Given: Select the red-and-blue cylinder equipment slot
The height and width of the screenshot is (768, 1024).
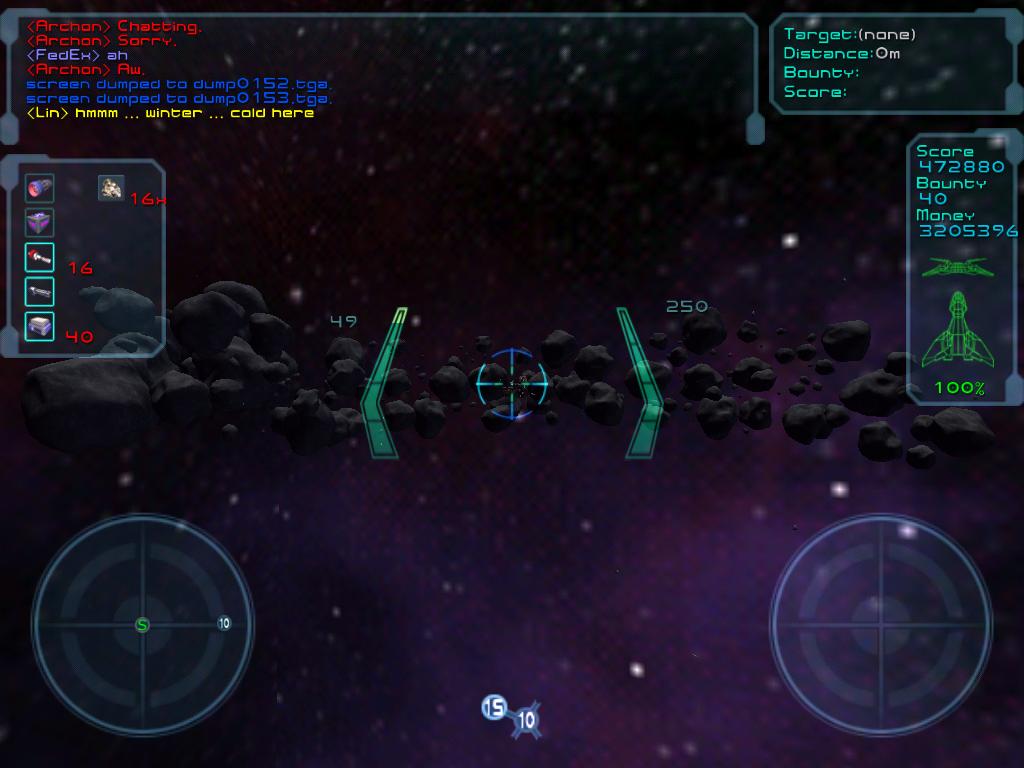Looking at the screenshot, I should coord(40,188).
